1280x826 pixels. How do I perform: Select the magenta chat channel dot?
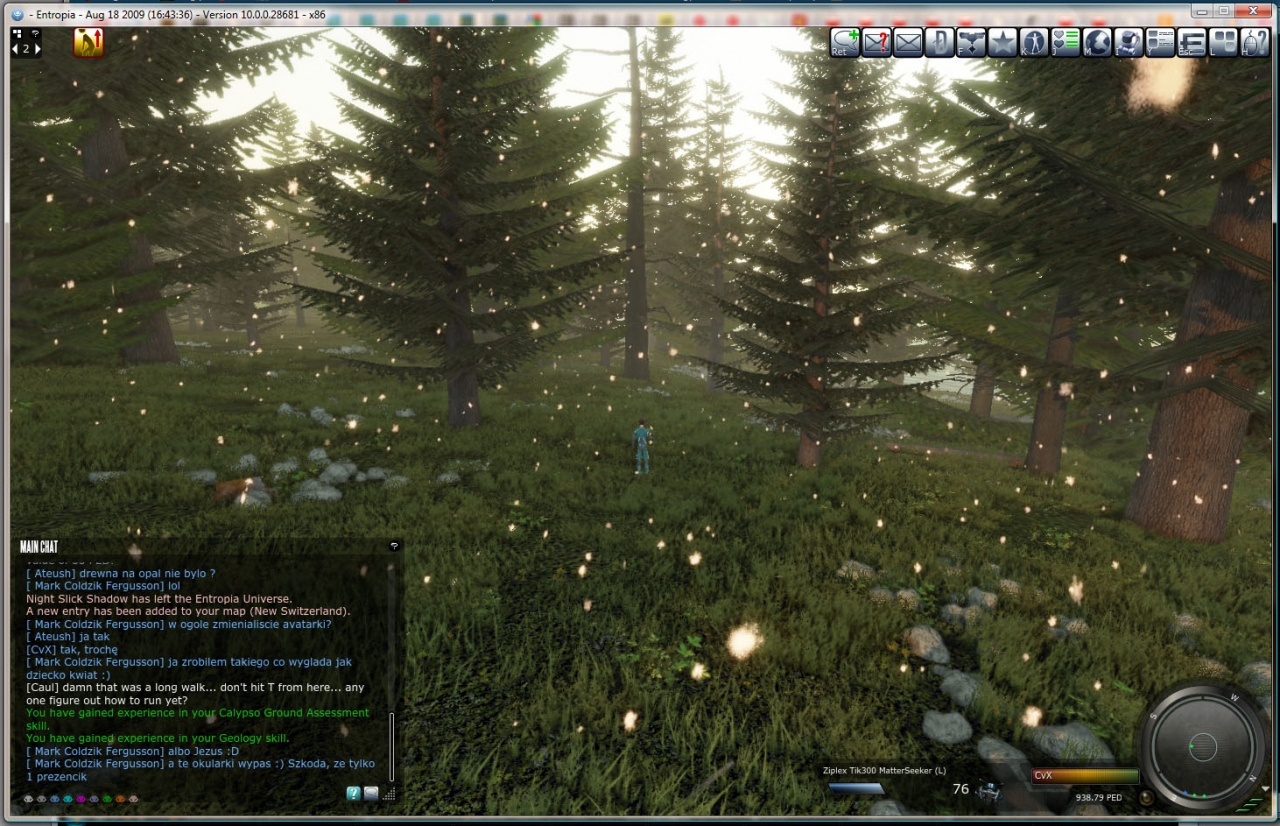81,799
